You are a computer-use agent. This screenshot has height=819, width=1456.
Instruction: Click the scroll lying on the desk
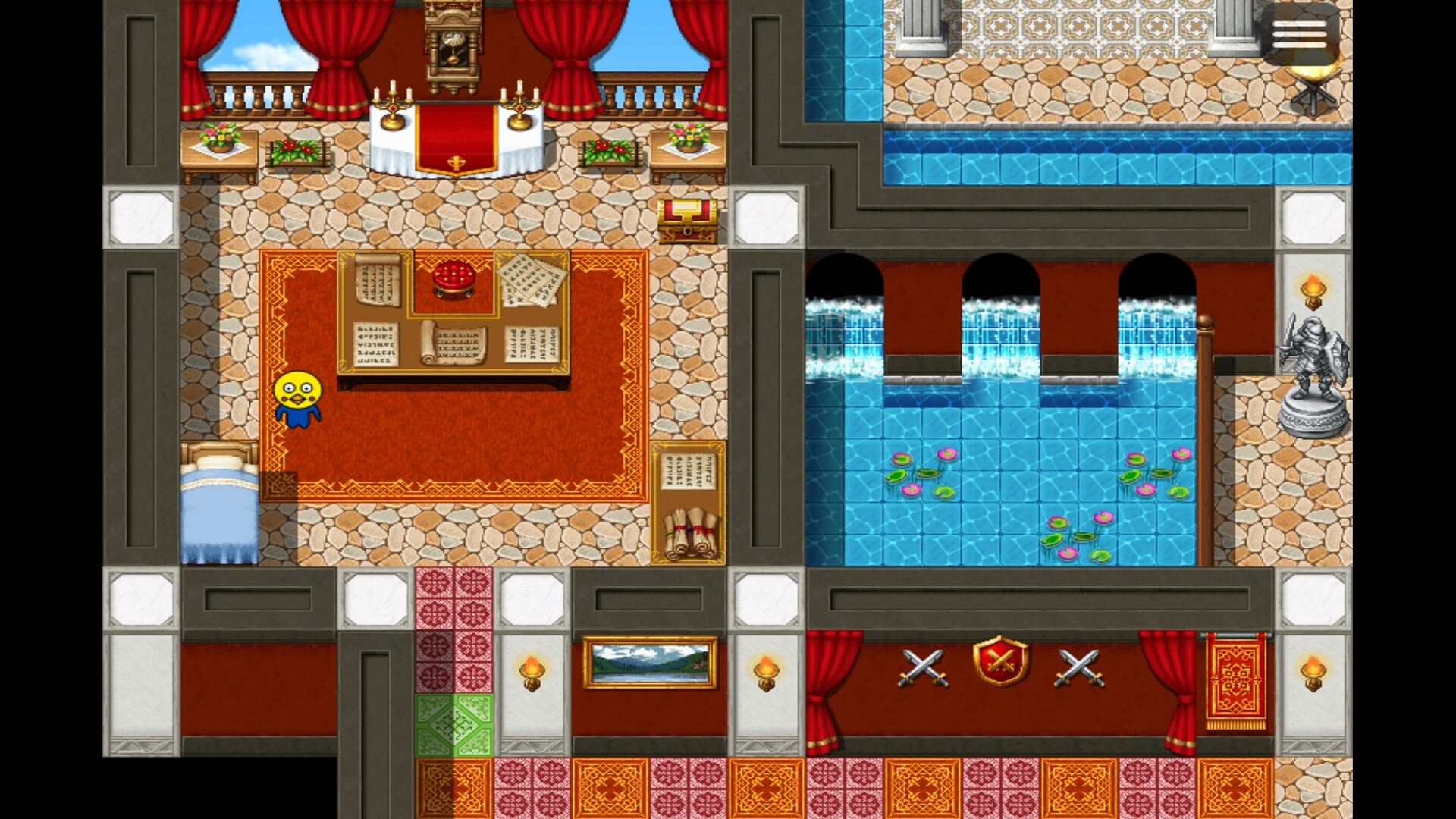453,341
